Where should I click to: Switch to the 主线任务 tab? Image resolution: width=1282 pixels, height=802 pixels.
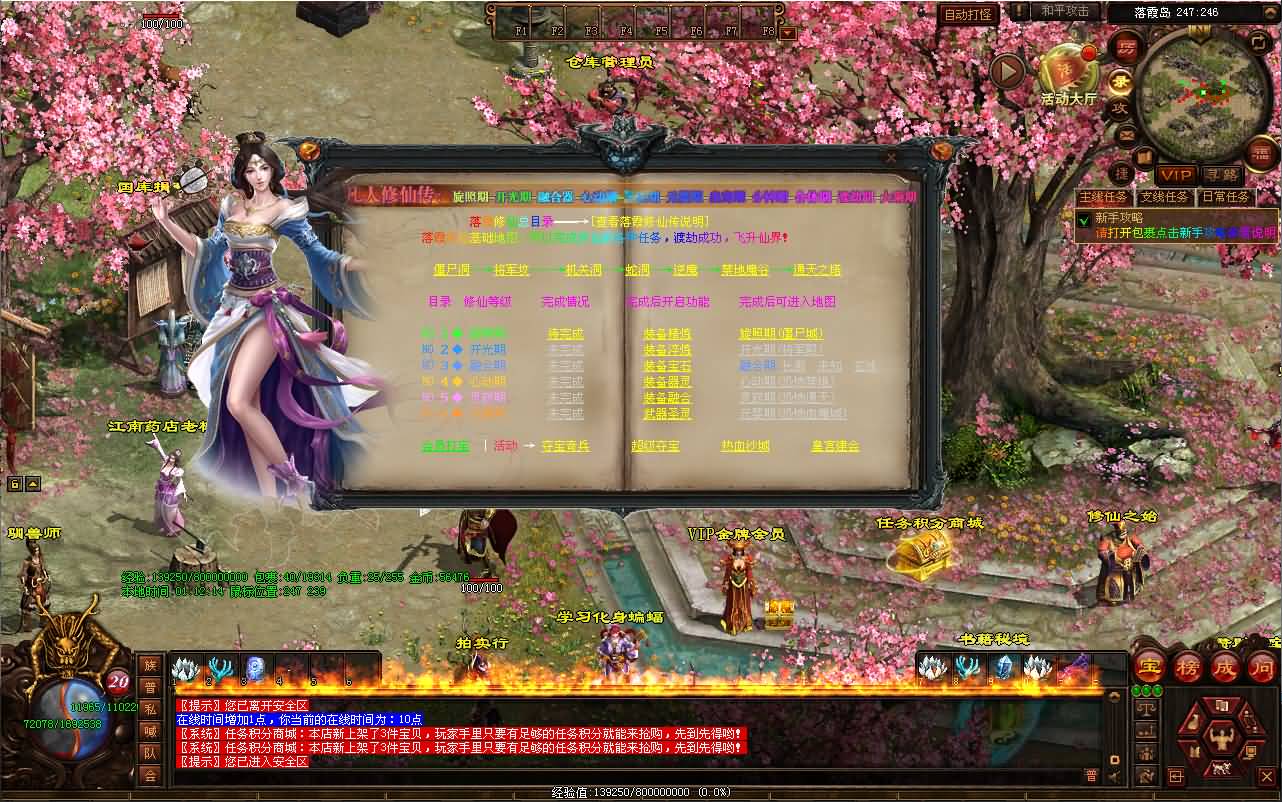point(1105,196)
